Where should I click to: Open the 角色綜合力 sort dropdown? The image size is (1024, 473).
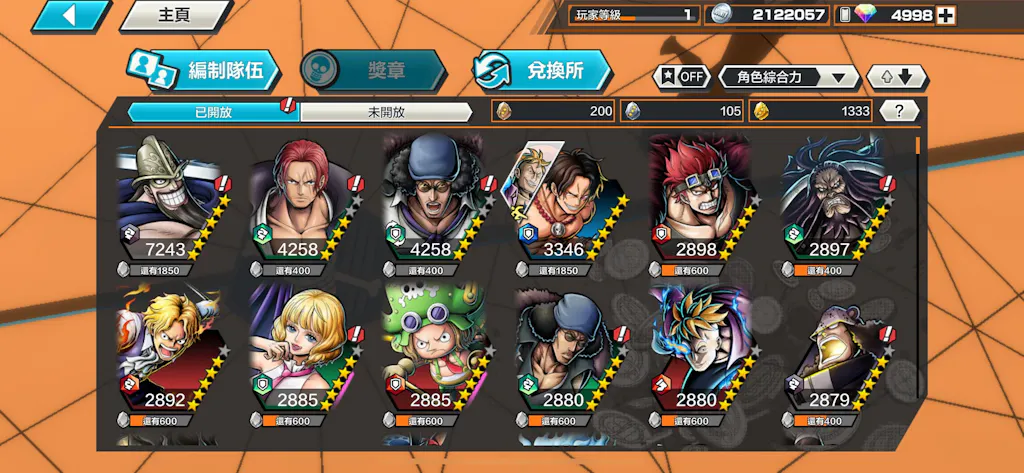pyautogui.click(x=788, y=77)
